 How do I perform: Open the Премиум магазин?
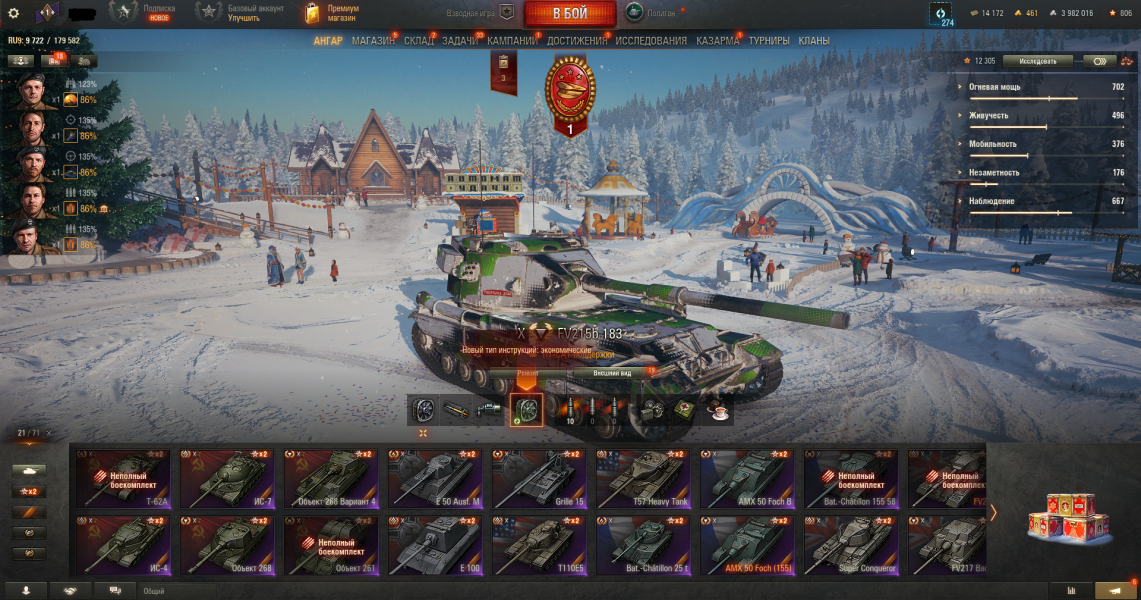click(331, 13)
